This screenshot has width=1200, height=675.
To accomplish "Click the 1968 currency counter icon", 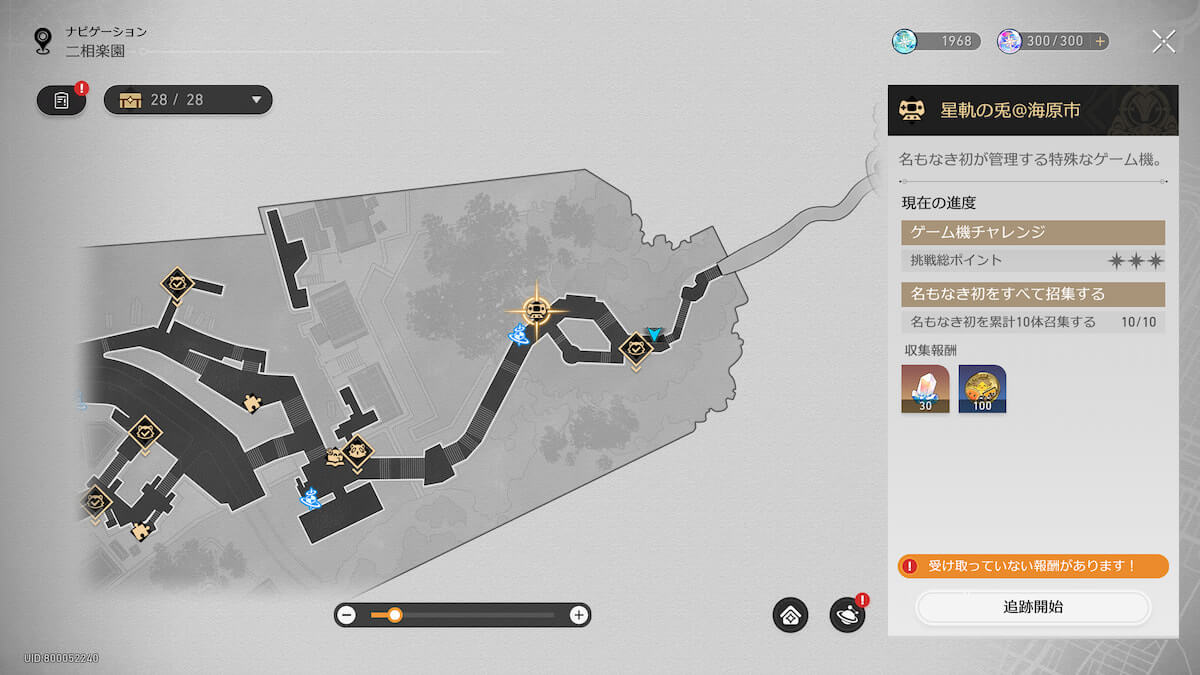I will pyautogui.click(x=905, y=41).
